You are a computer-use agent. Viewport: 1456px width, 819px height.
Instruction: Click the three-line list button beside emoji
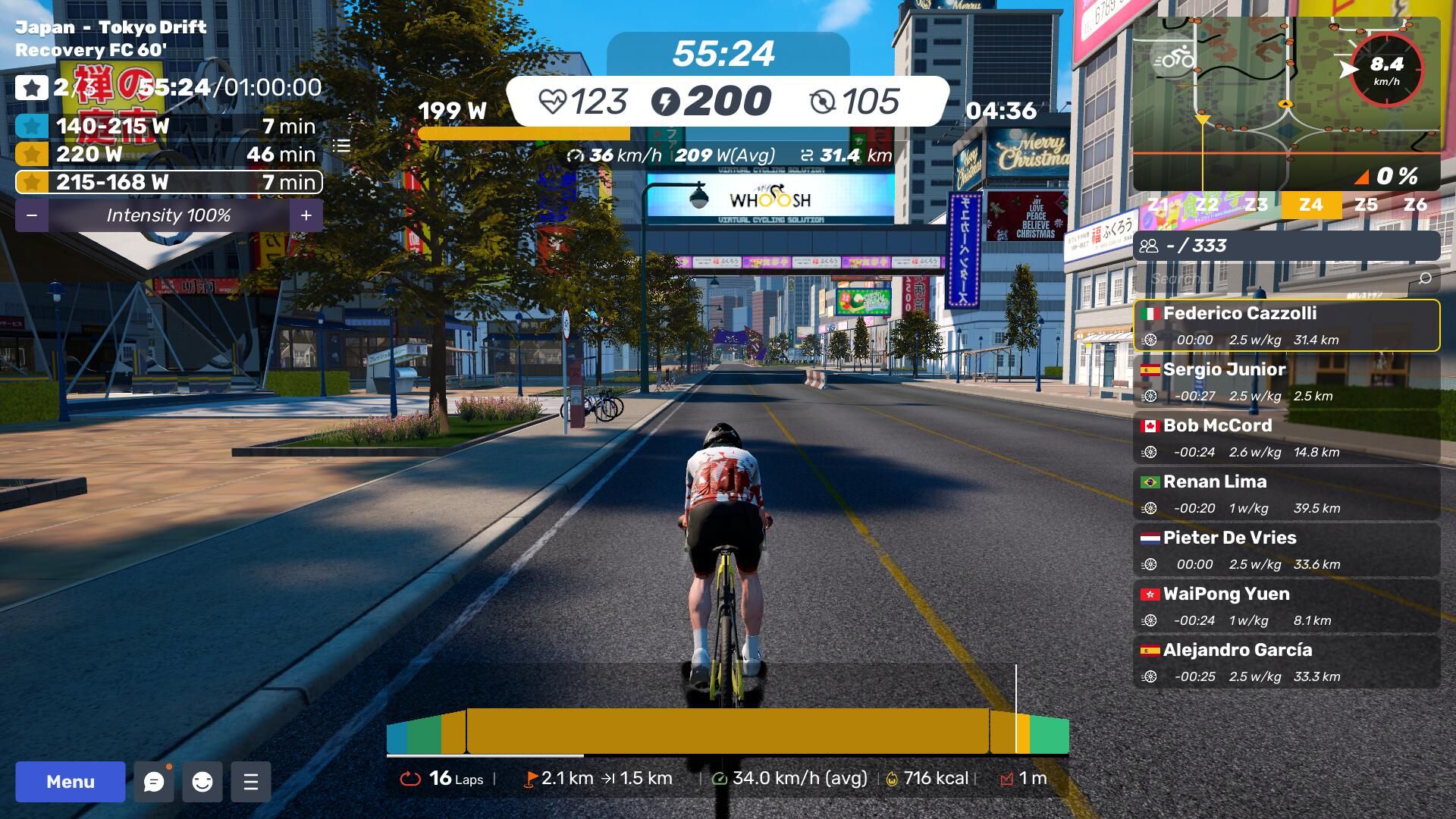[x=251, y=782]
